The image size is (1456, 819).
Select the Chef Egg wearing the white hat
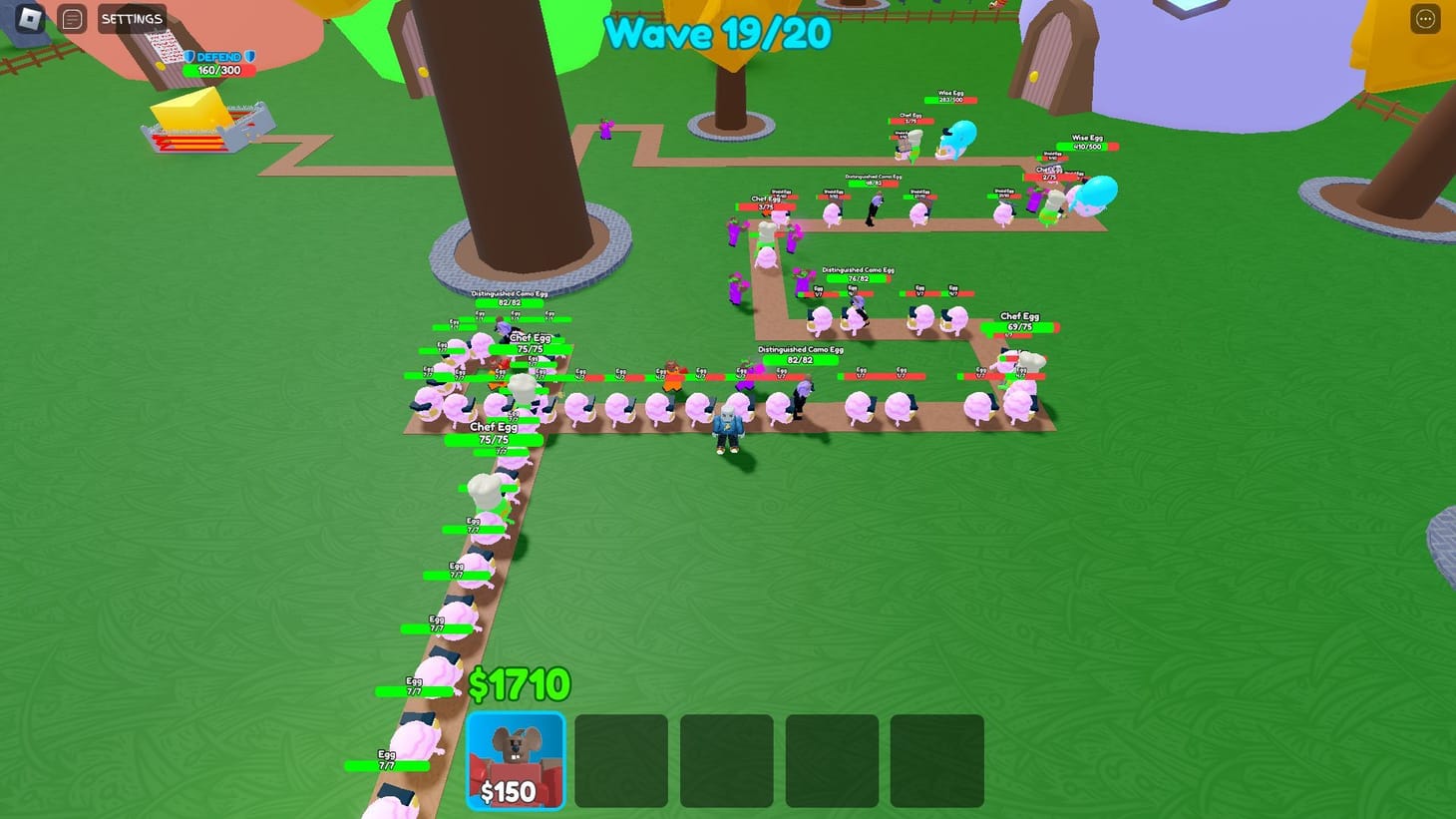520,384
